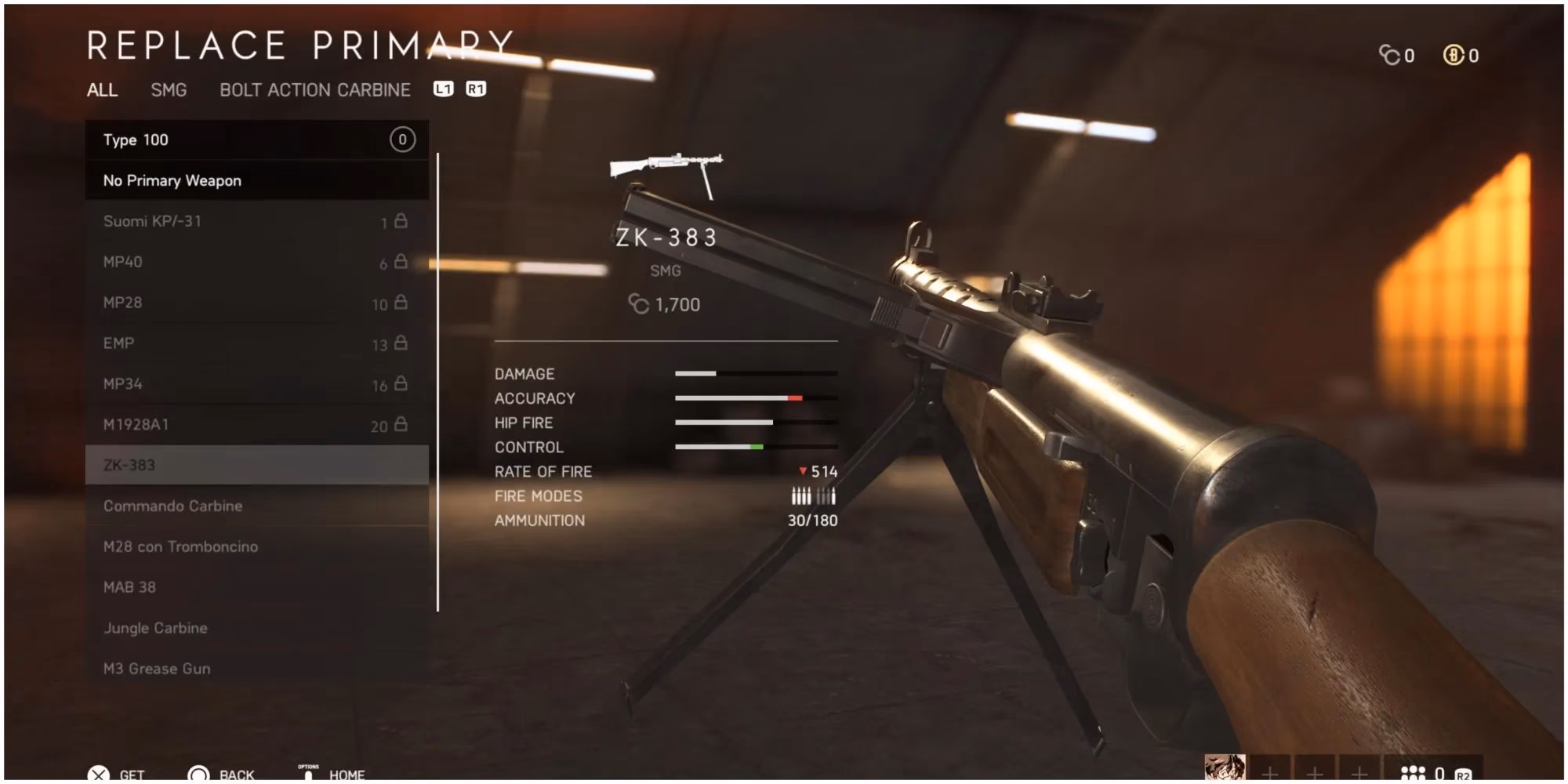Select No Primary Weapon from the list
The image size is (1568, 784).
(x=171, y=180)
